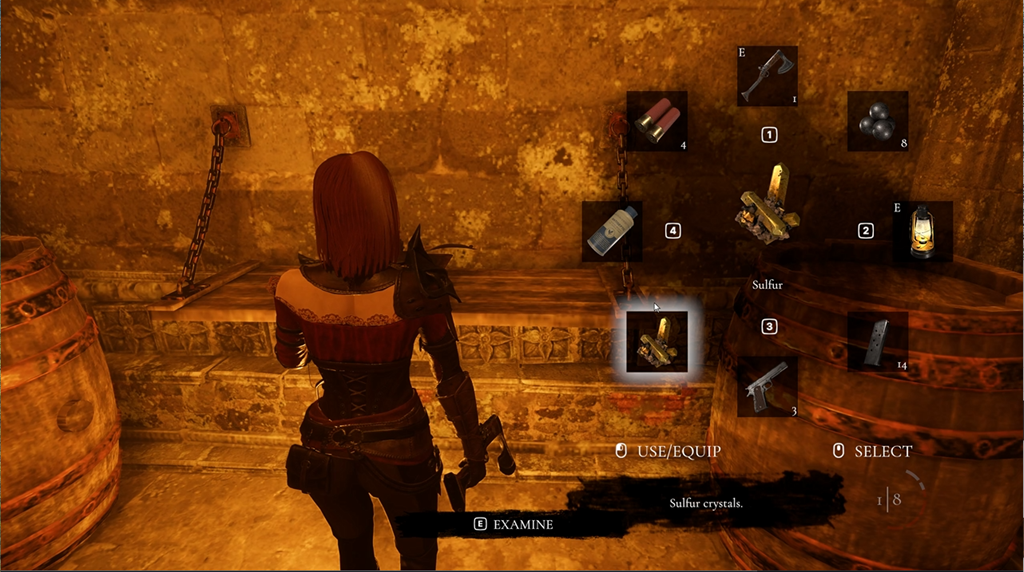Select the axe pistol weapon slot
This screenshot has width=1024, height=572.
pyautogui.click(x=767, y=76)
